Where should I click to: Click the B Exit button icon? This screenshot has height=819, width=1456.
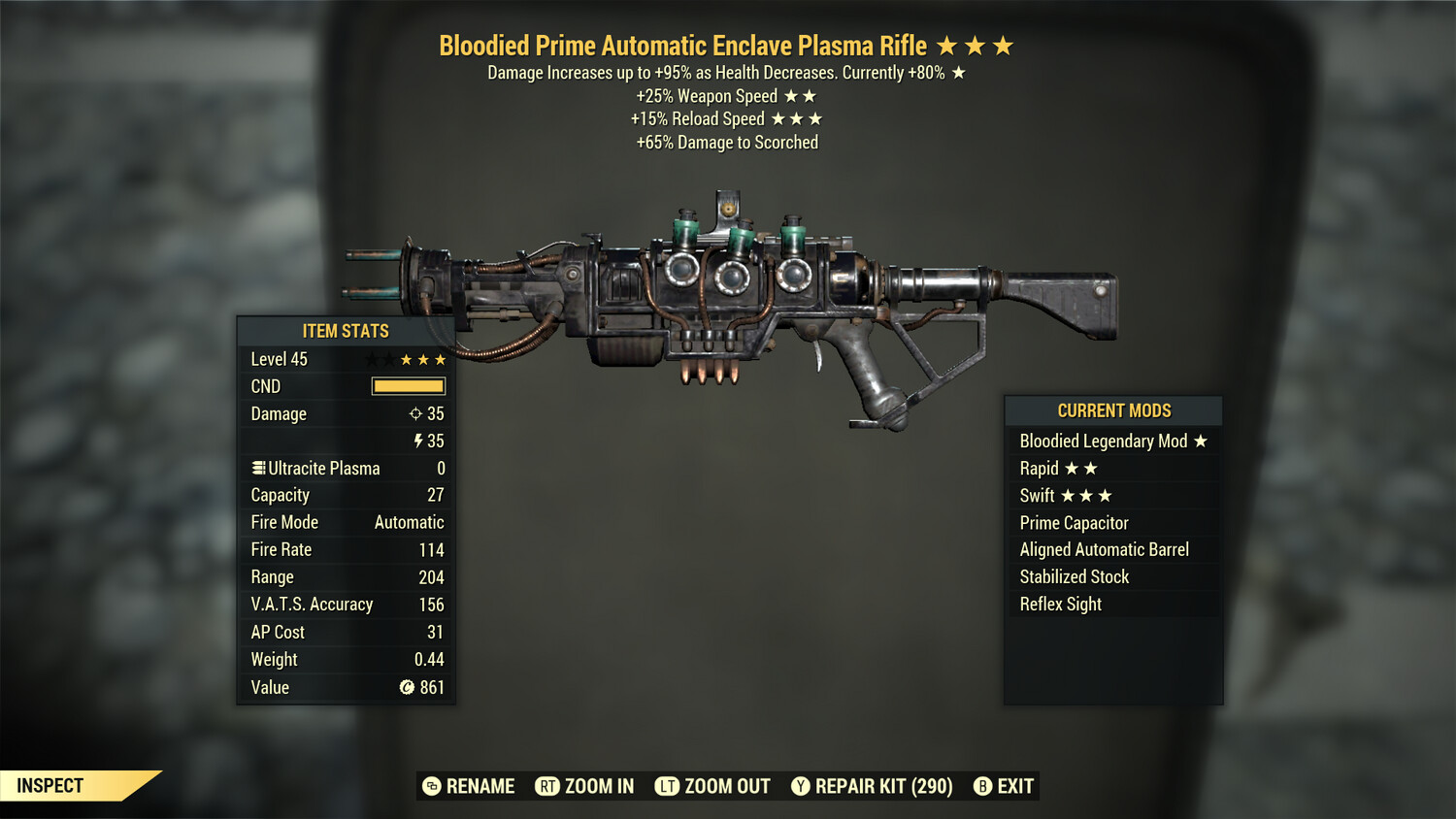pyautogui.click(x=982, y=787)
